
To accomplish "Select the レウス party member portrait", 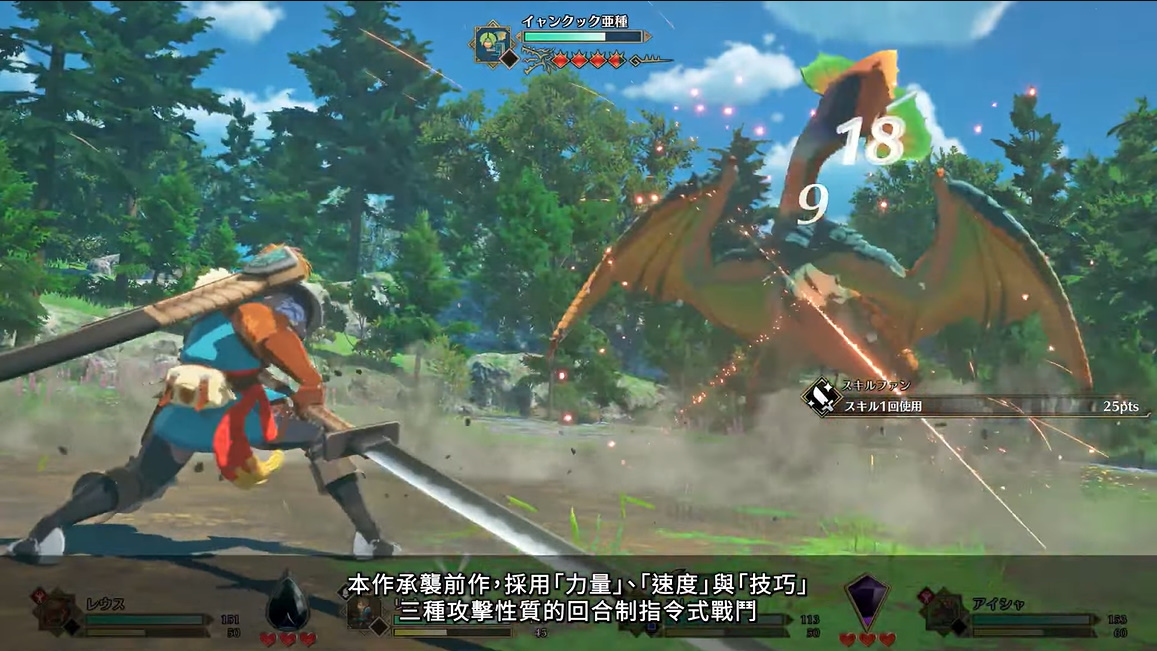I will (56, 612).
